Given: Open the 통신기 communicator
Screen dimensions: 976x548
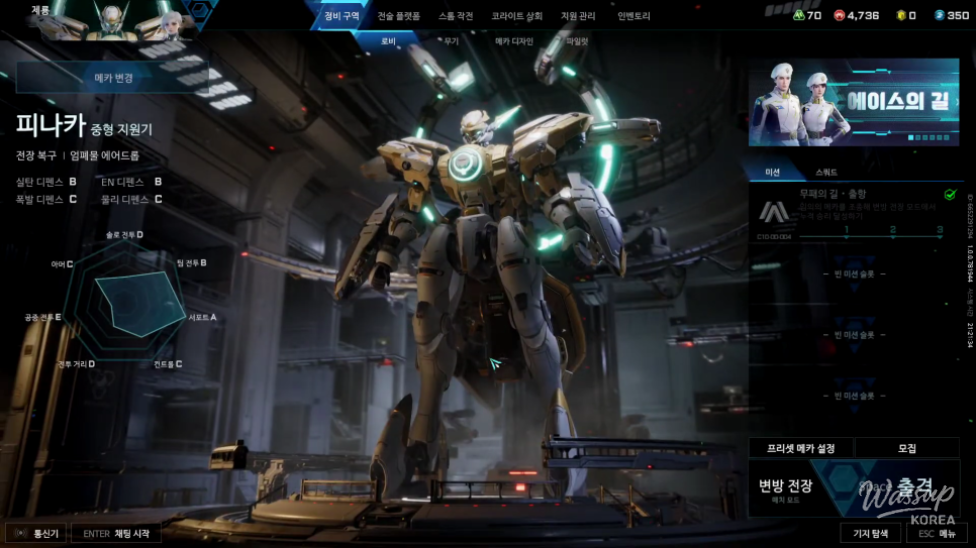Looking at the screenshot, I should (x=37, y=534).
